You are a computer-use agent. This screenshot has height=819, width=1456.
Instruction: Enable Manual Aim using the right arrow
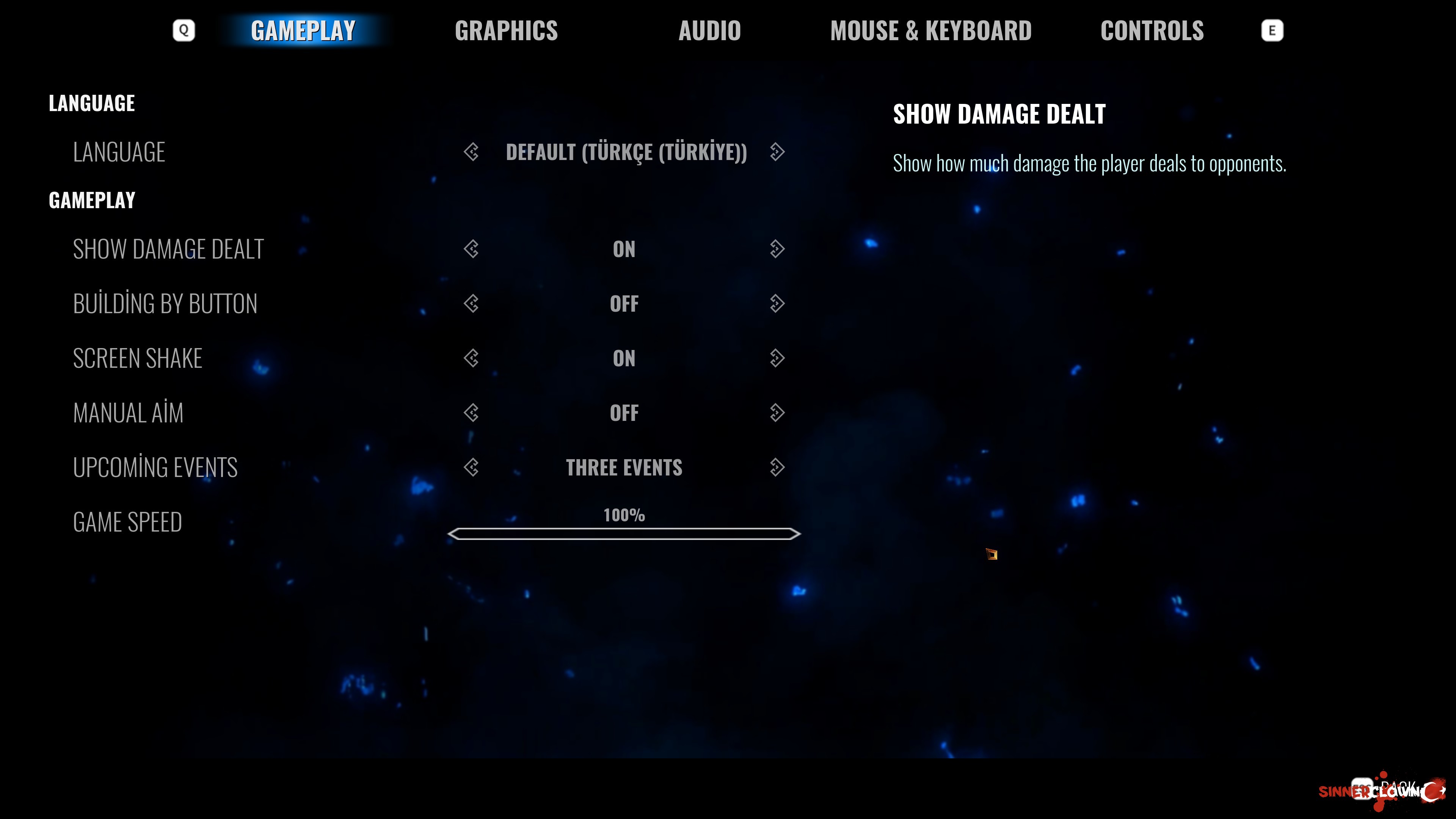[777, 413]
